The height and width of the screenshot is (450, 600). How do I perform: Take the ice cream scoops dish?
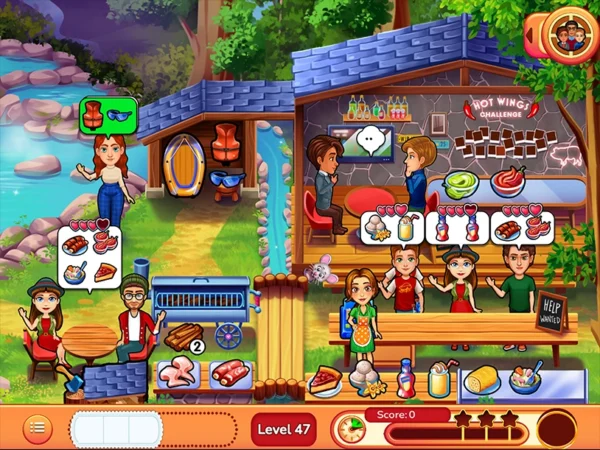tap(363, 380)
